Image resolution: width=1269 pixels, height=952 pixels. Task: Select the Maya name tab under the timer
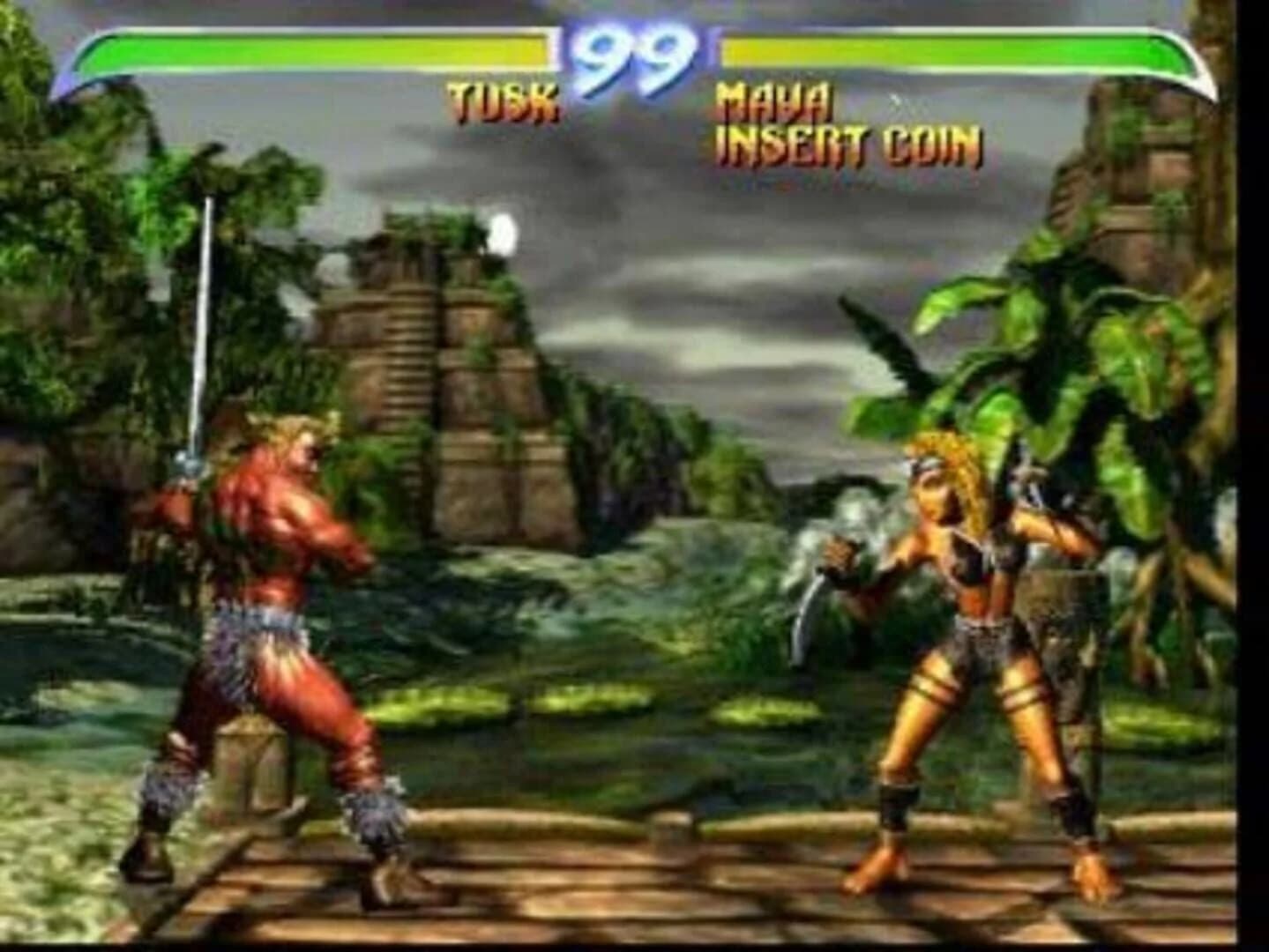point(772,100)
